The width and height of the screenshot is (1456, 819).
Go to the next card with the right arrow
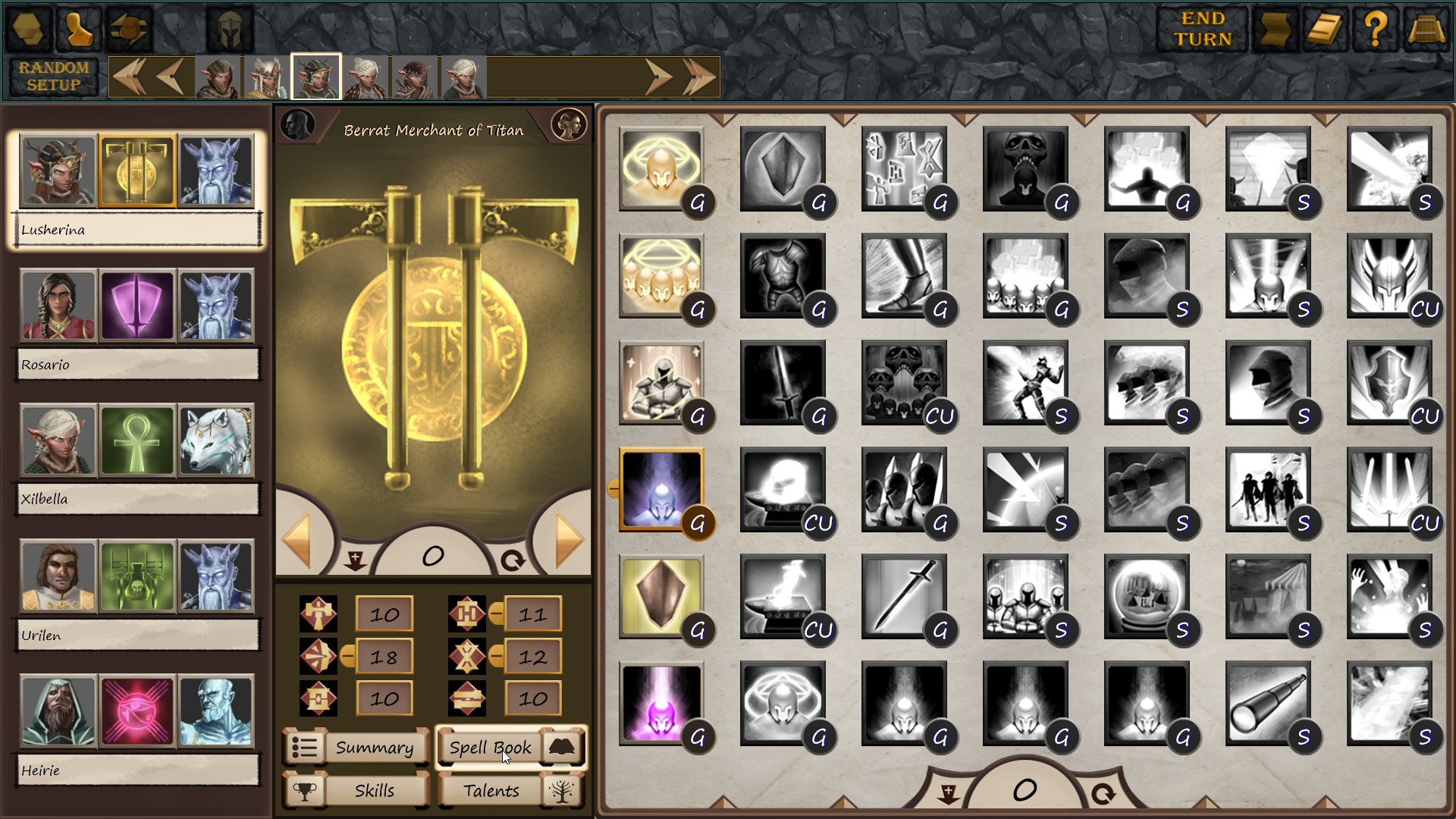click(567, 540)
